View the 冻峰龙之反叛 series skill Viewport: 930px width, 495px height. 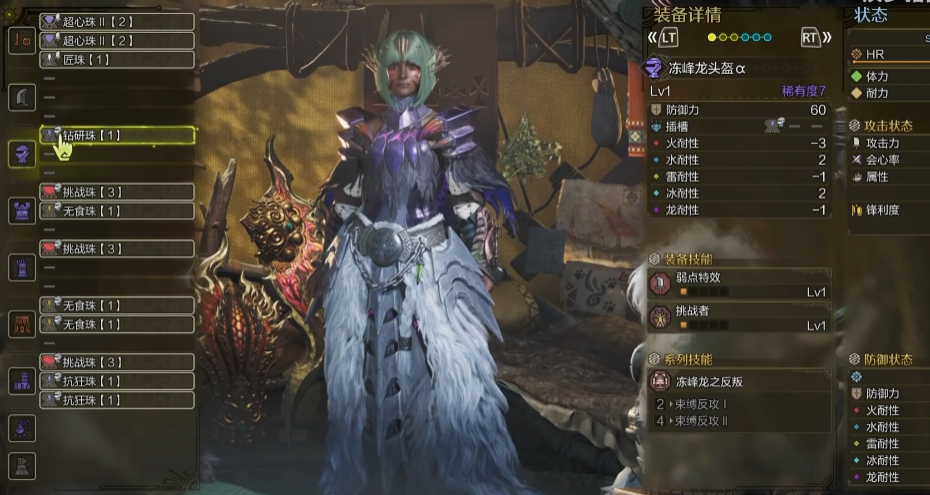point(740,381)
